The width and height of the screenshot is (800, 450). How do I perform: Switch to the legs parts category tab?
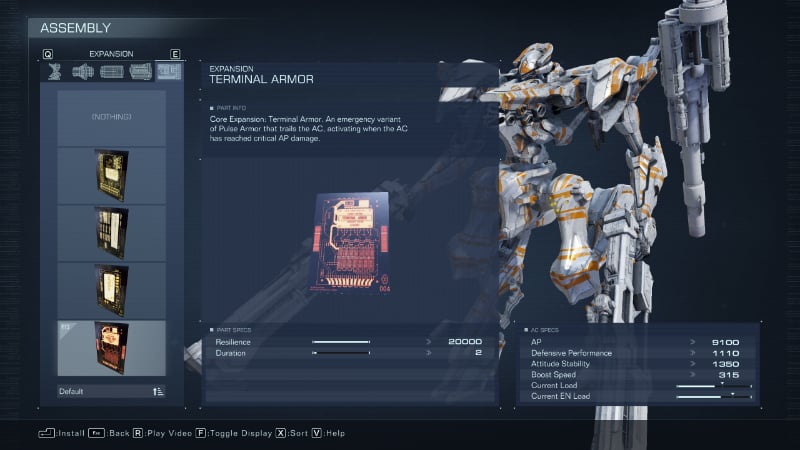point(56,71)
